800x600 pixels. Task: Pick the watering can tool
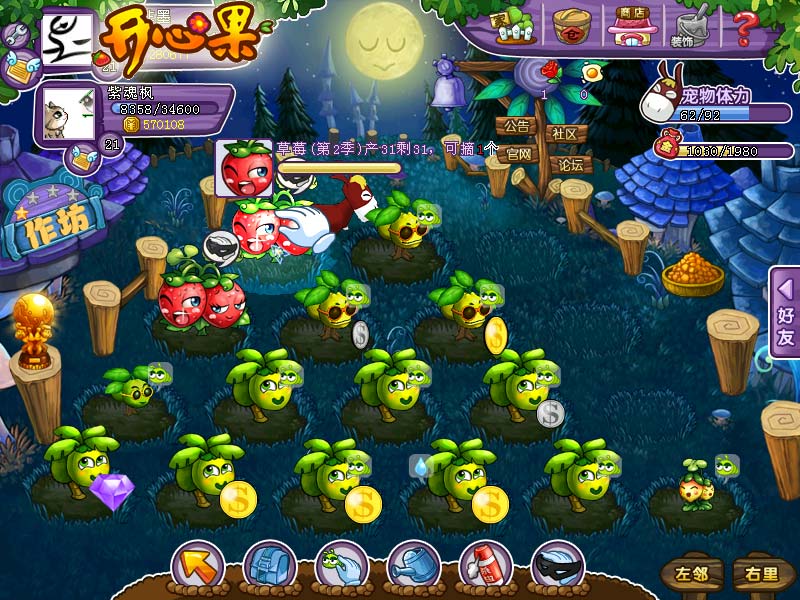click(412, 565)
